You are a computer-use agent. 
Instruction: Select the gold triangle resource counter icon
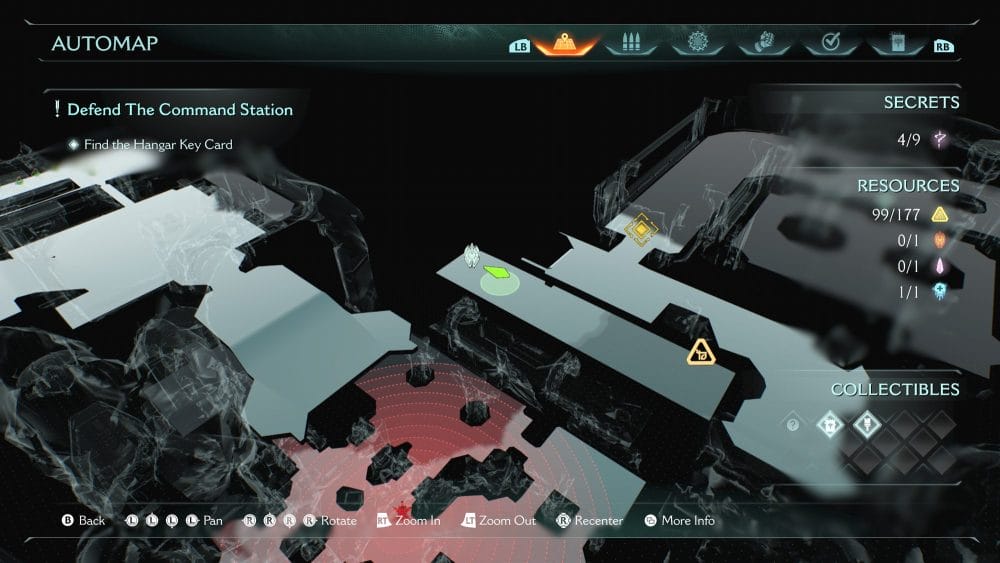point(940,214)
